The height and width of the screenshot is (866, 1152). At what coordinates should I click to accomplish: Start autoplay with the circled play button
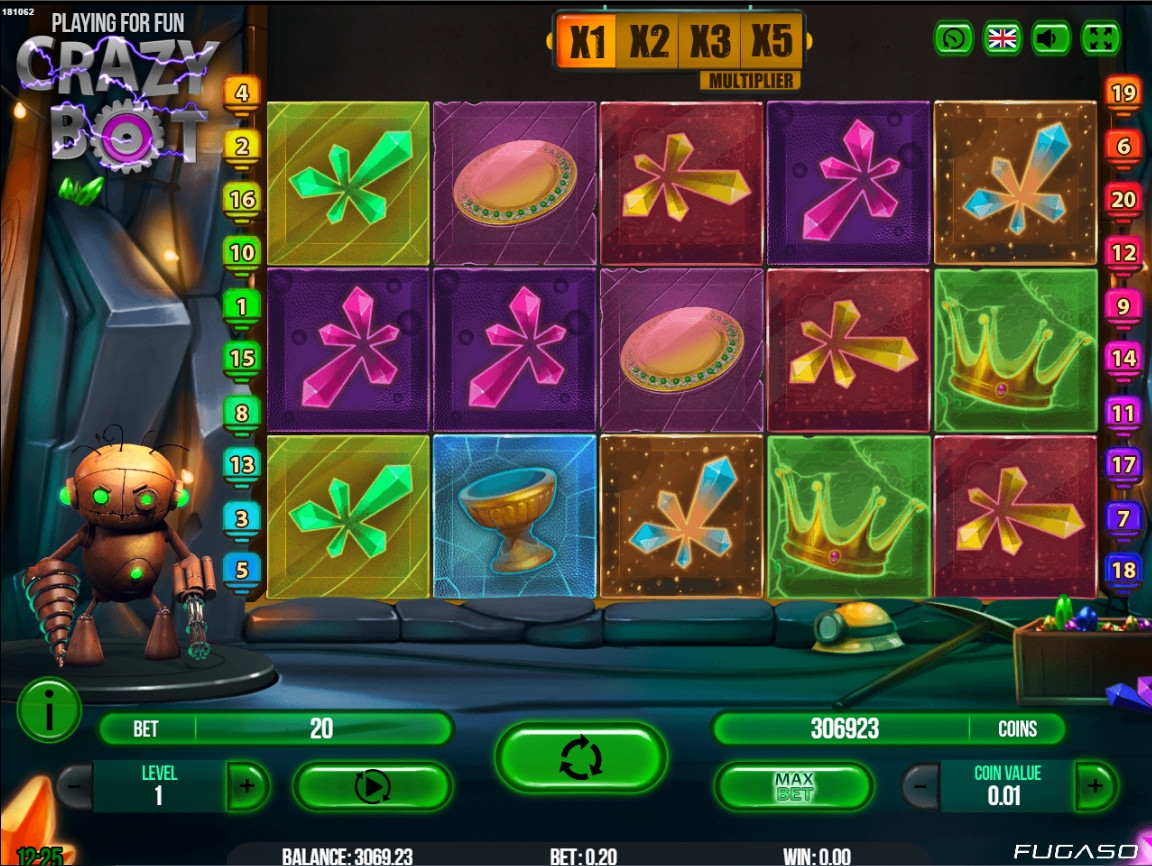point(372,787)
